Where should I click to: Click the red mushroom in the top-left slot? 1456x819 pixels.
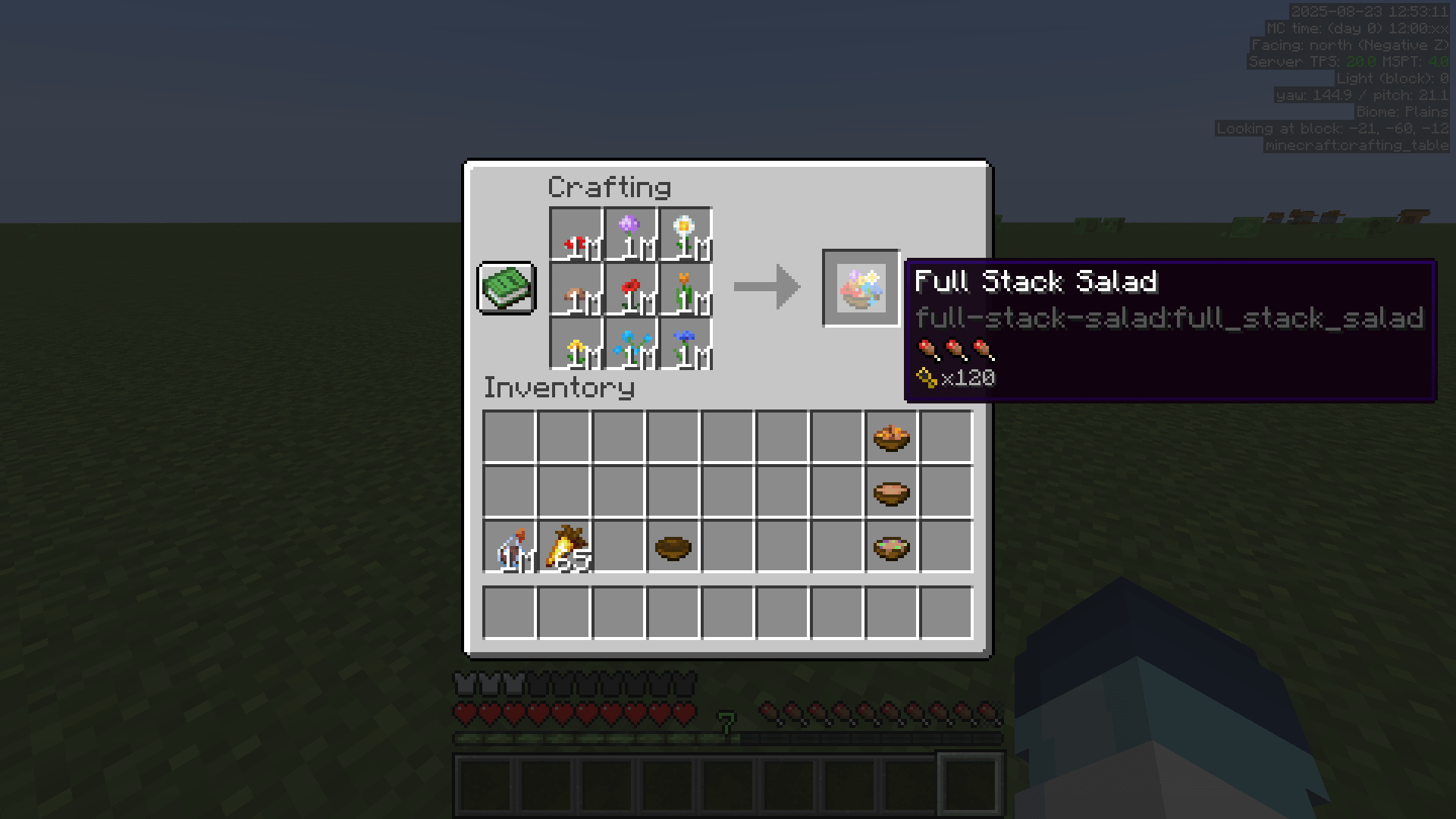(x=576, y=231)
